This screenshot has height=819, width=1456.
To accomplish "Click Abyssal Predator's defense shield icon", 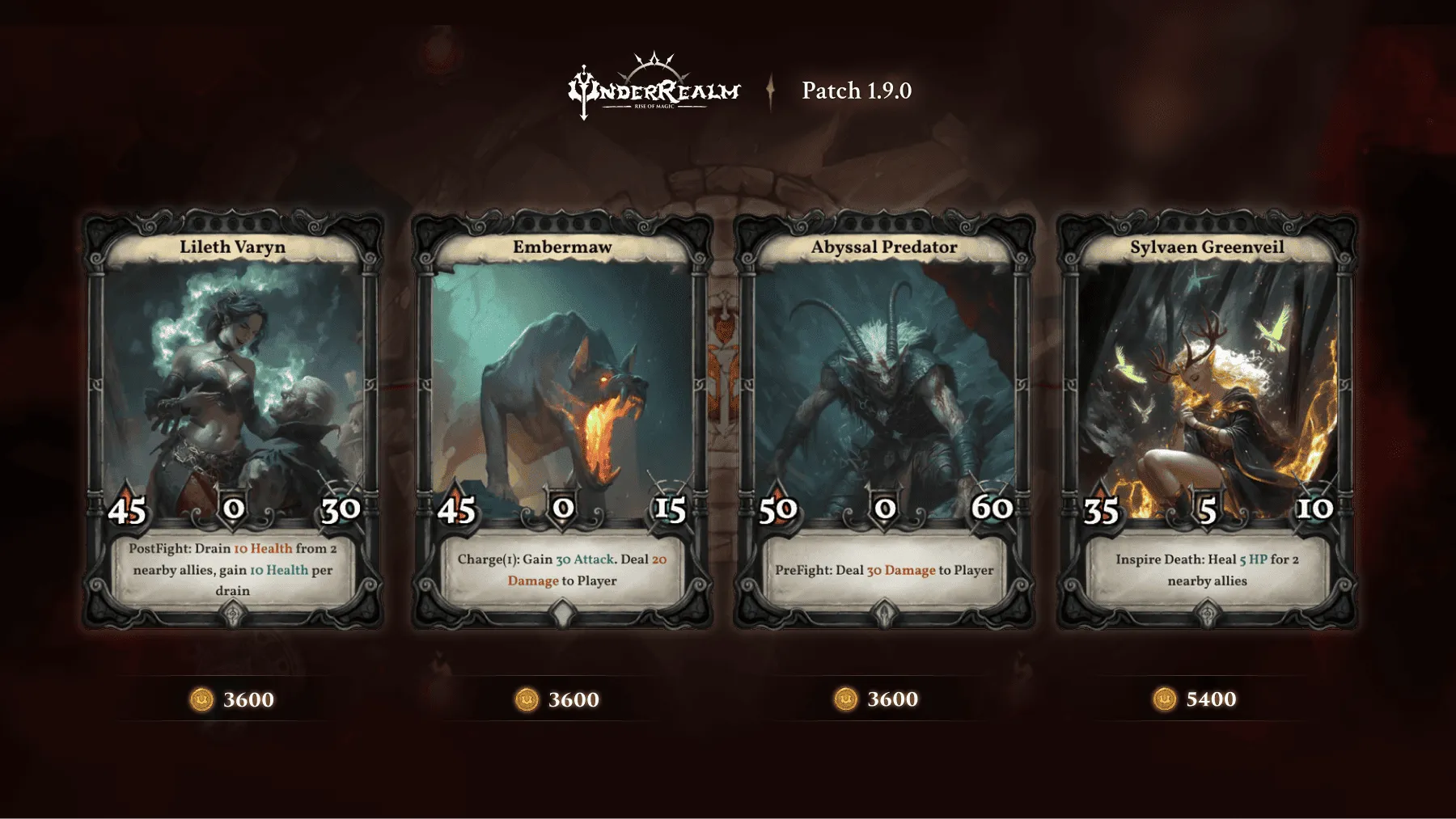I will click(x=885, y=509).
